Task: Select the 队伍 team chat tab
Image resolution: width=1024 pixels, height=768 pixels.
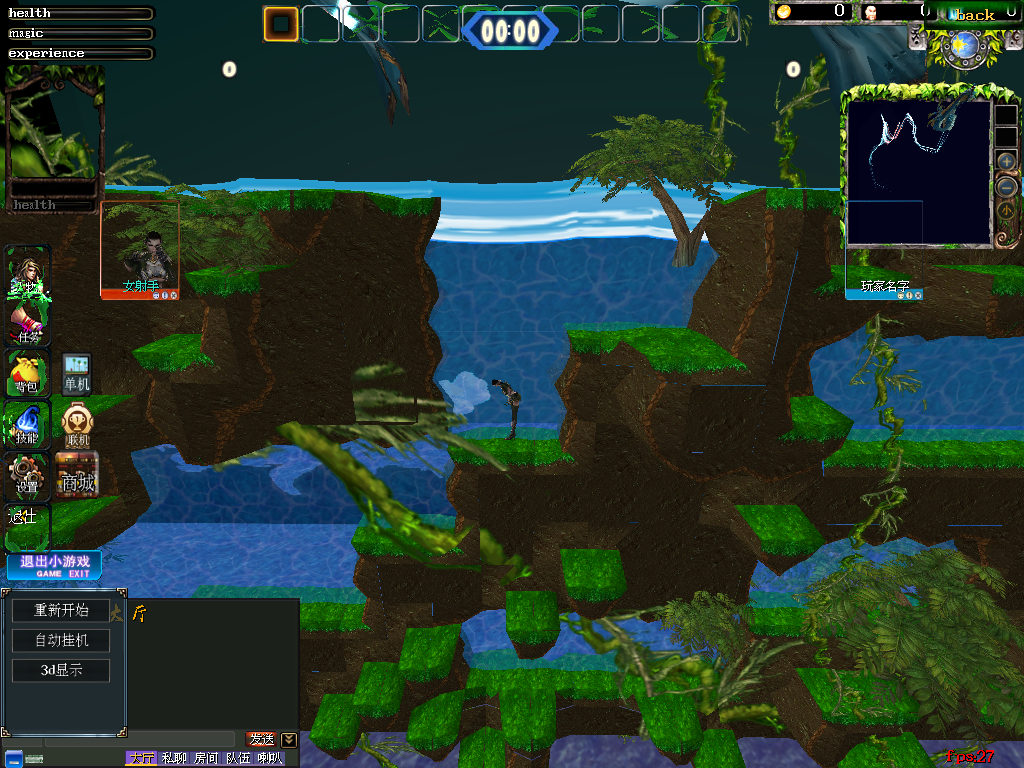Action: click(238, 759)
